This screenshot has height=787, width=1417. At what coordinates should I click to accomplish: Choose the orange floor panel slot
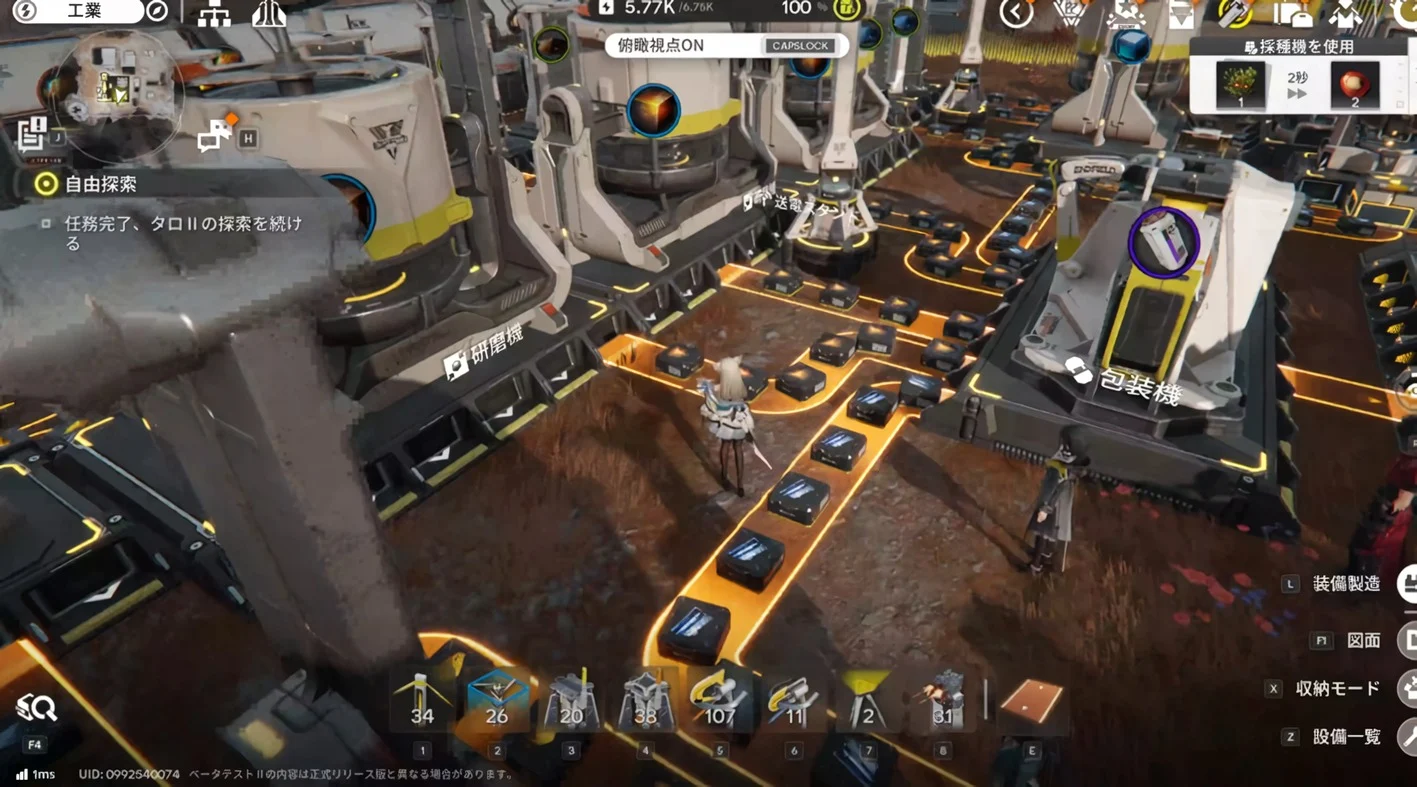[x=1031, y=700]
